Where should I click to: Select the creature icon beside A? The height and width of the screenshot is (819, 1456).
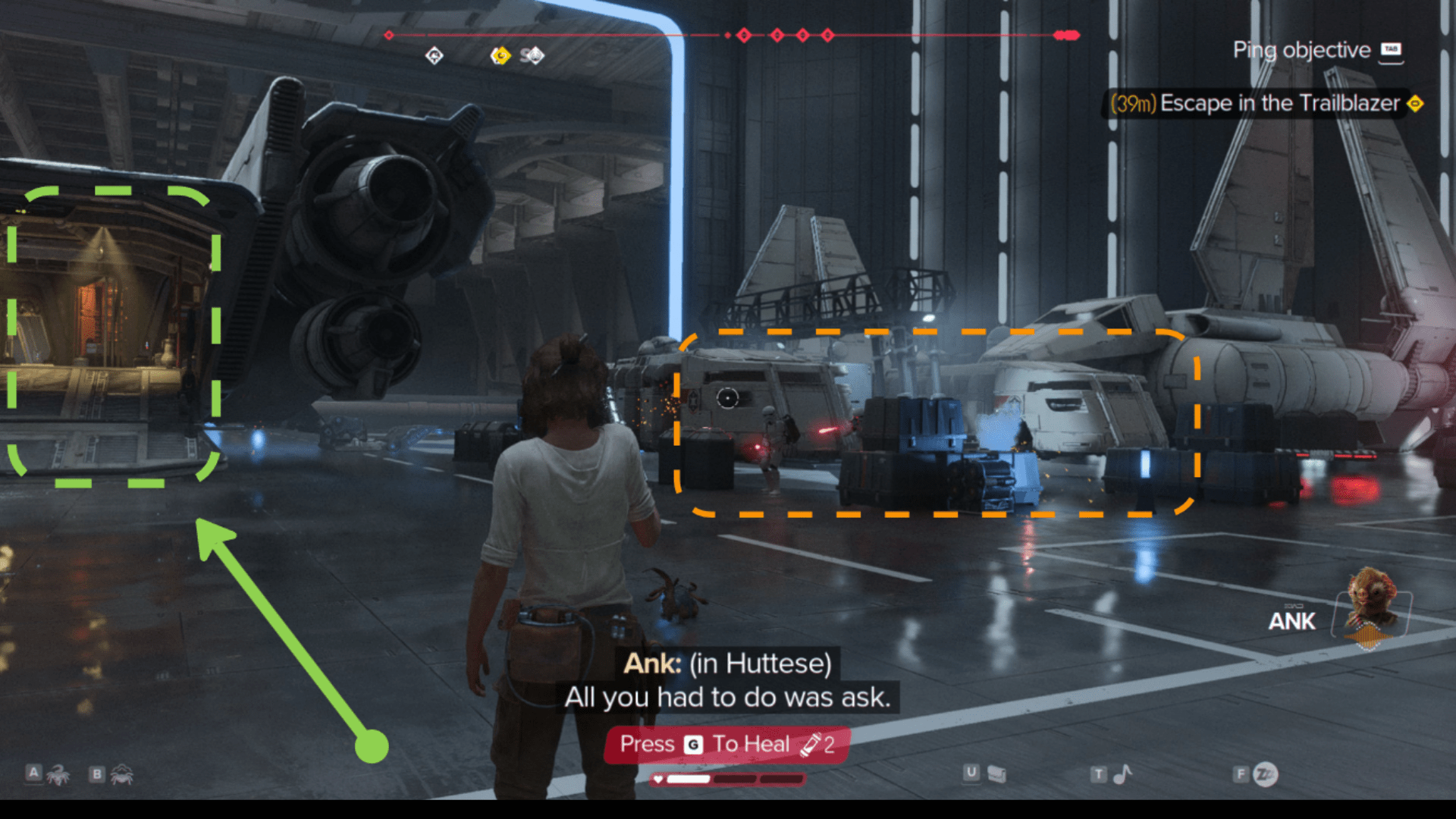pos(58,775)
